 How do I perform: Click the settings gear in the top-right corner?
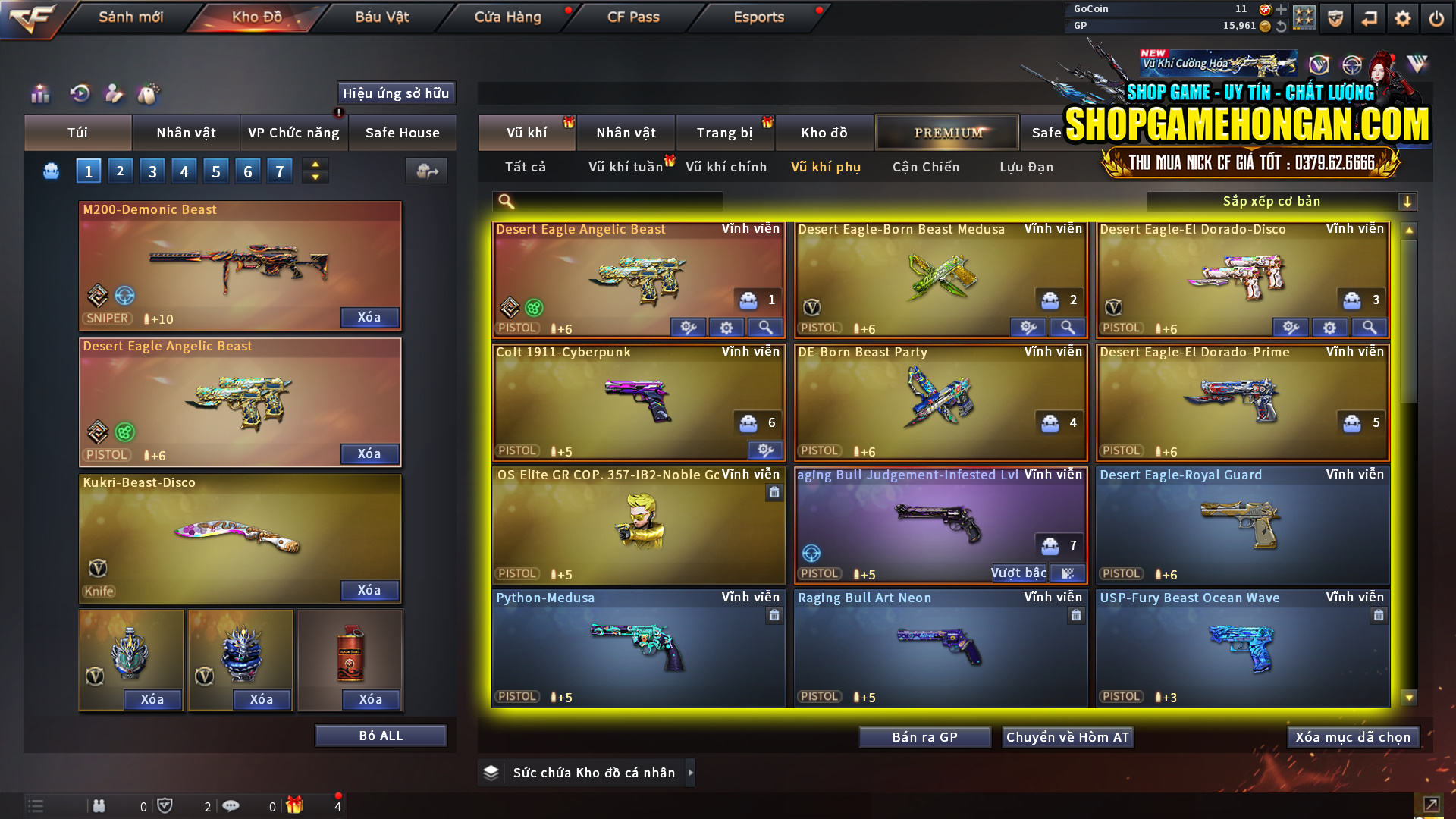pos(1402,17)
